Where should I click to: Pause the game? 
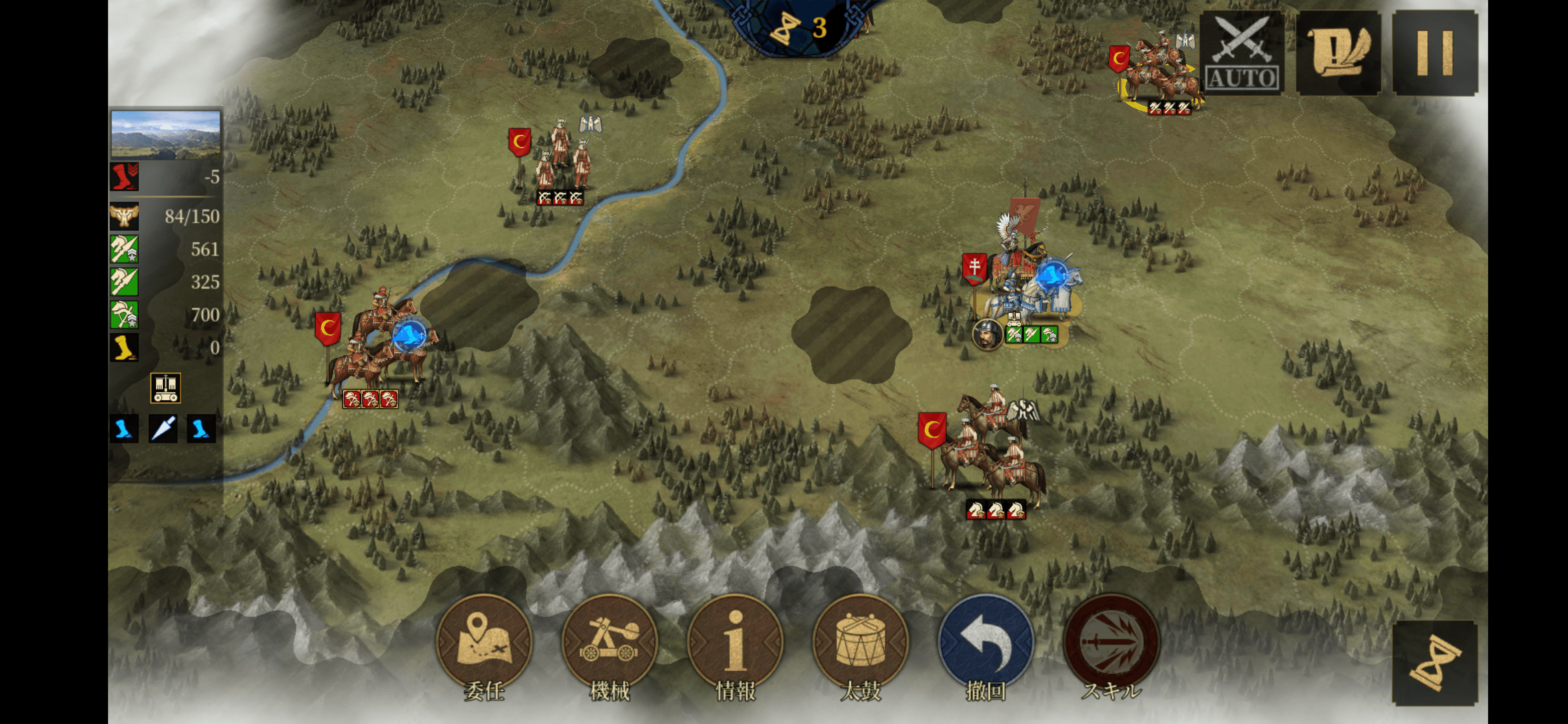[1435, 54]
